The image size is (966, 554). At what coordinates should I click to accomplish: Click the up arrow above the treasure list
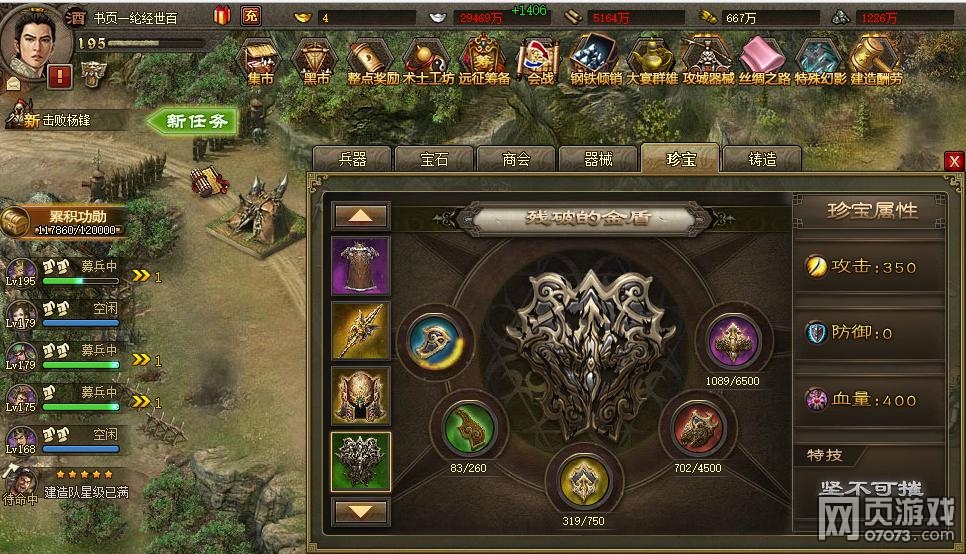coord(360,216)
